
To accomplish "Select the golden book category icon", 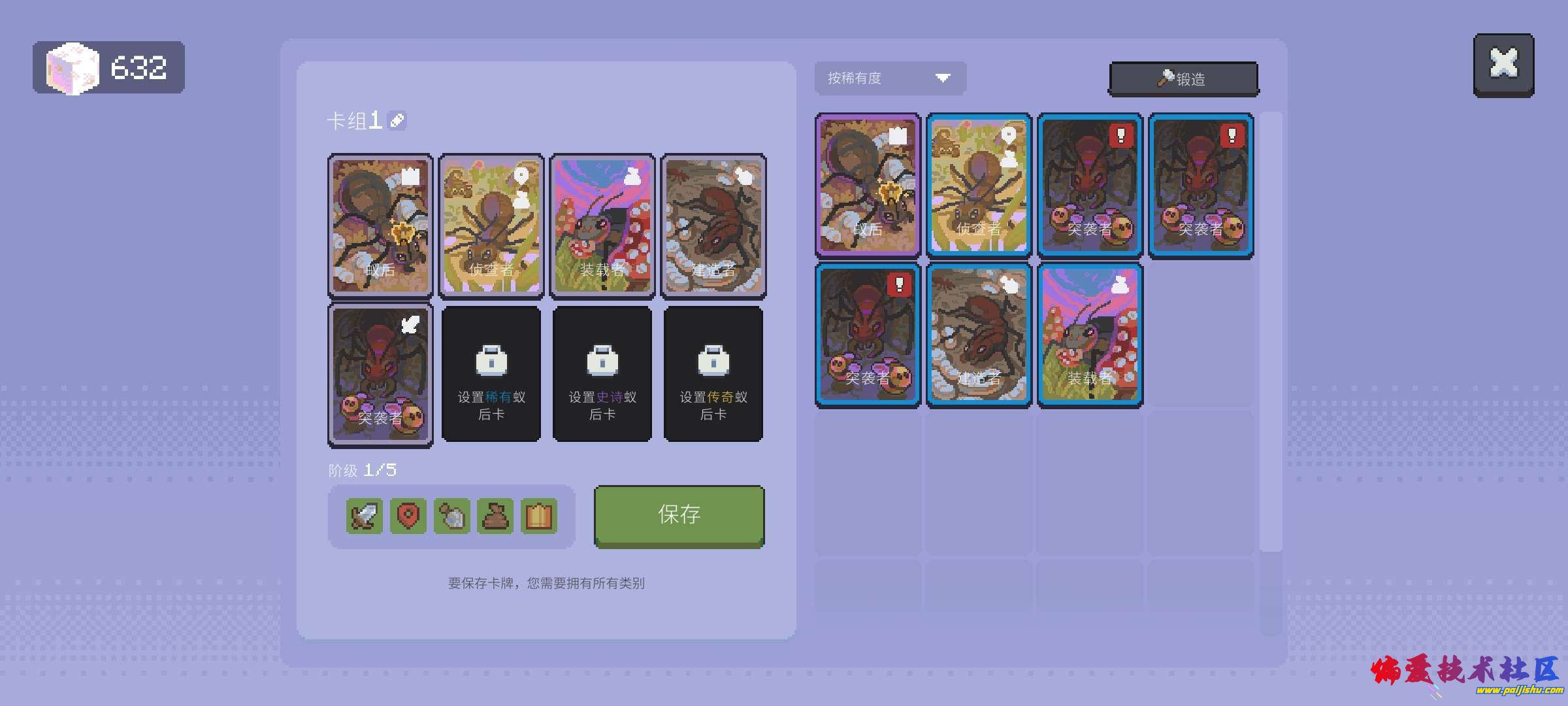I will [x=540, y=516].
